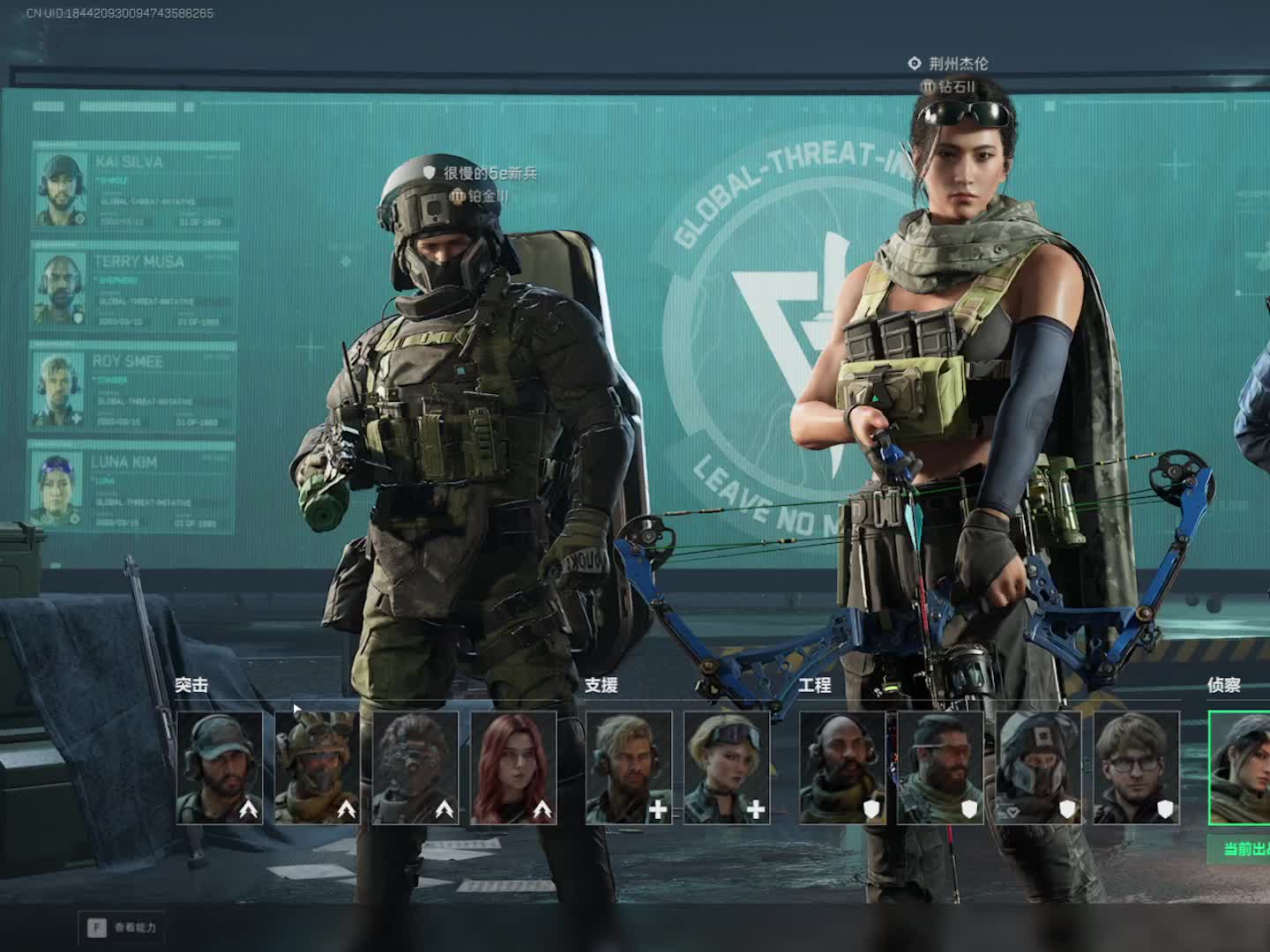Image resolution: width=1270 pixels, height=952 pixels.
Task: Select the assault operator wearing a baseball cap
Action: coord(220,767)
